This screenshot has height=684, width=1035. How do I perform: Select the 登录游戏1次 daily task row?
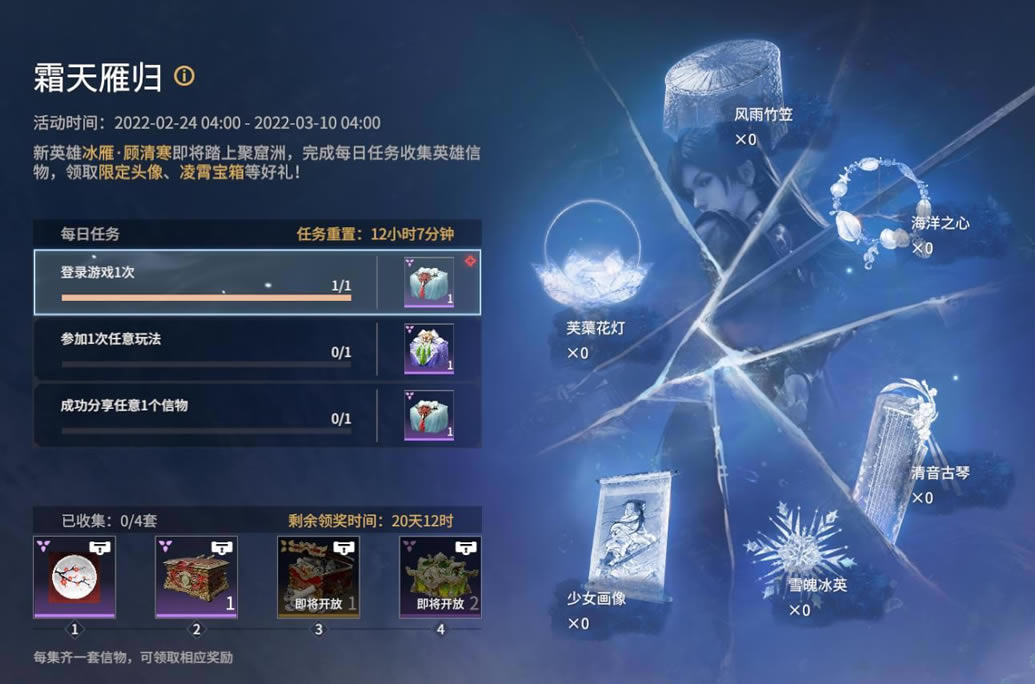point(205,282)
